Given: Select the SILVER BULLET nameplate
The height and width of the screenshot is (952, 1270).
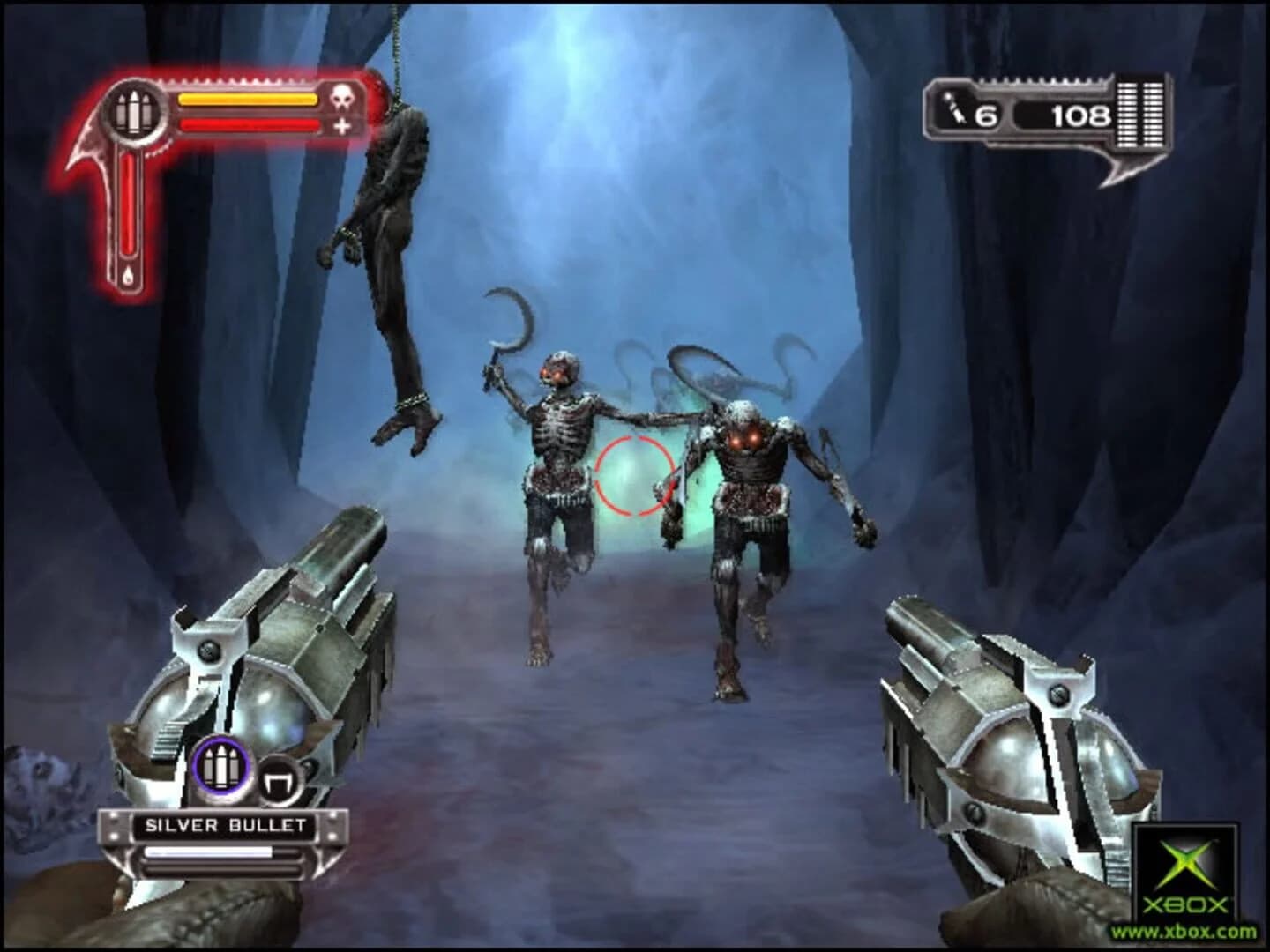Looking at the screenshot, I should pos(225,823).
